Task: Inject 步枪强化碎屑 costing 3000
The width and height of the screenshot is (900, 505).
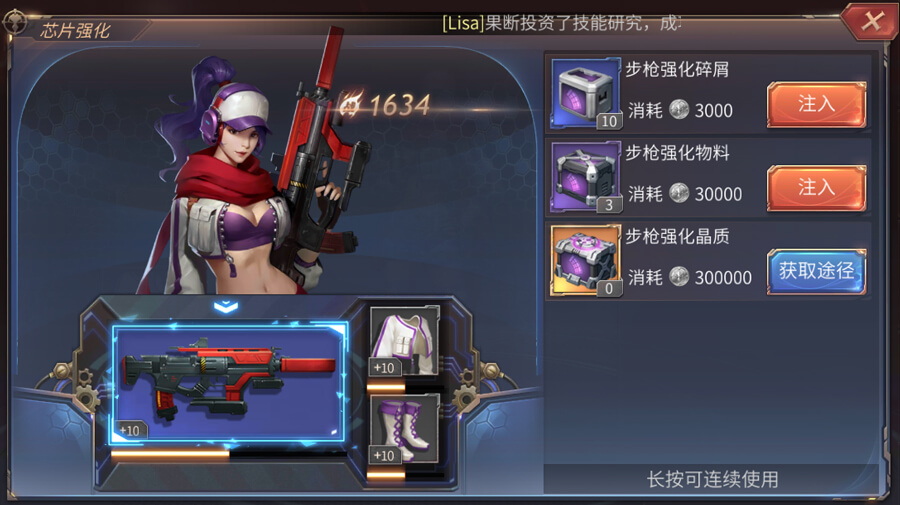Action: [x=816, y=104]
